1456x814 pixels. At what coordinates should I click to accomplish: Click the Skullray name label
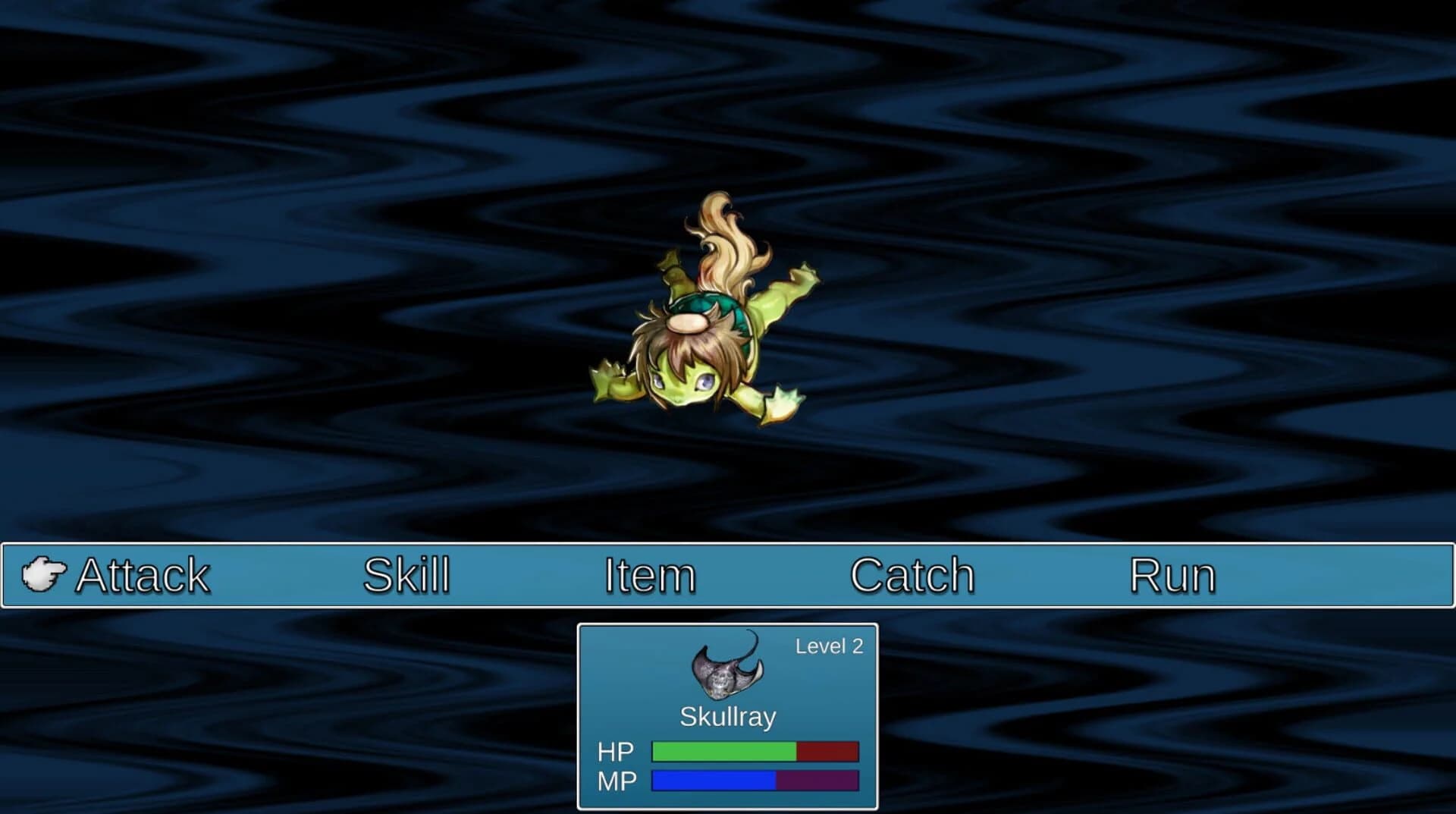(x=727, y=716)
